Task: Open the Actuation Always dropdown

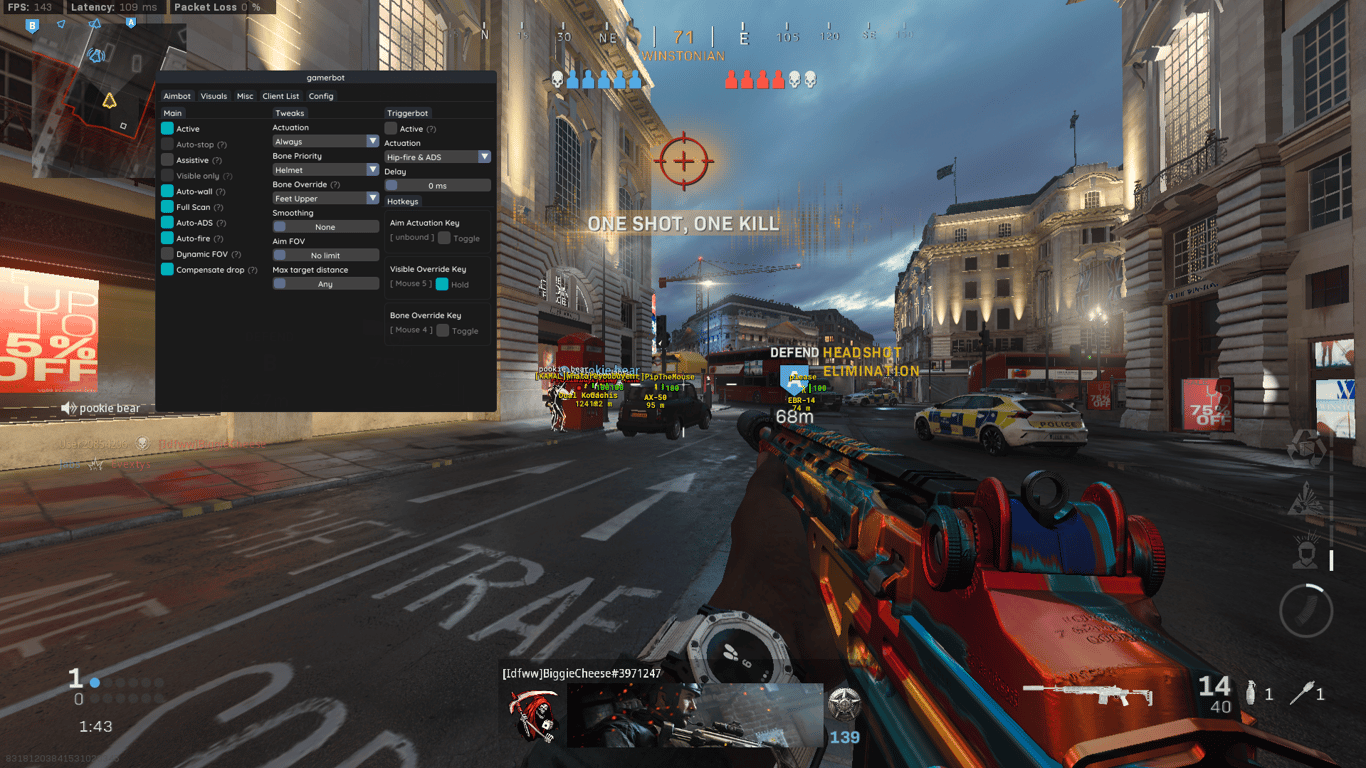Action: click(325, 141)
